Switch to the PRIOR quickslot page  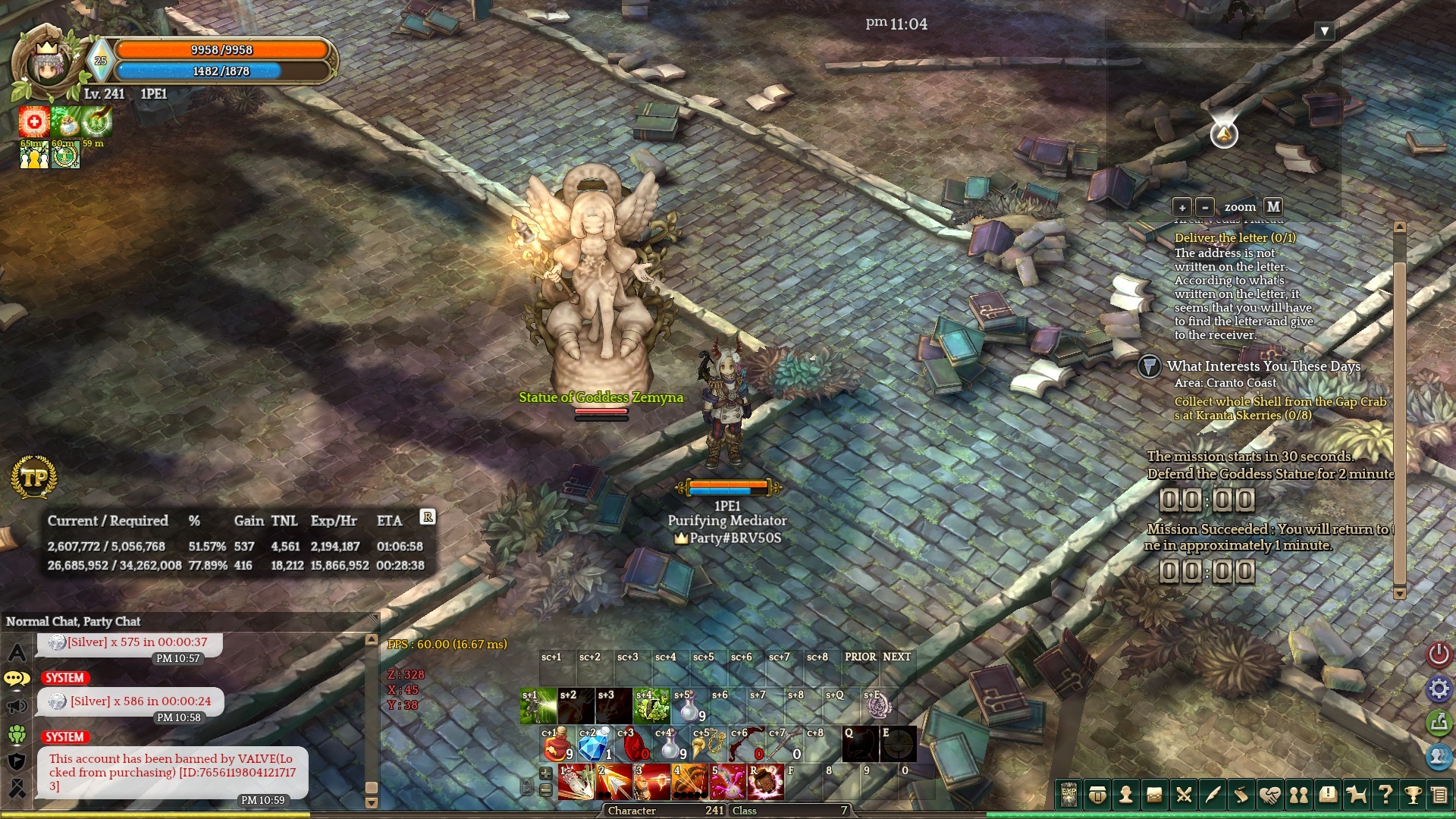click(860, 657)
